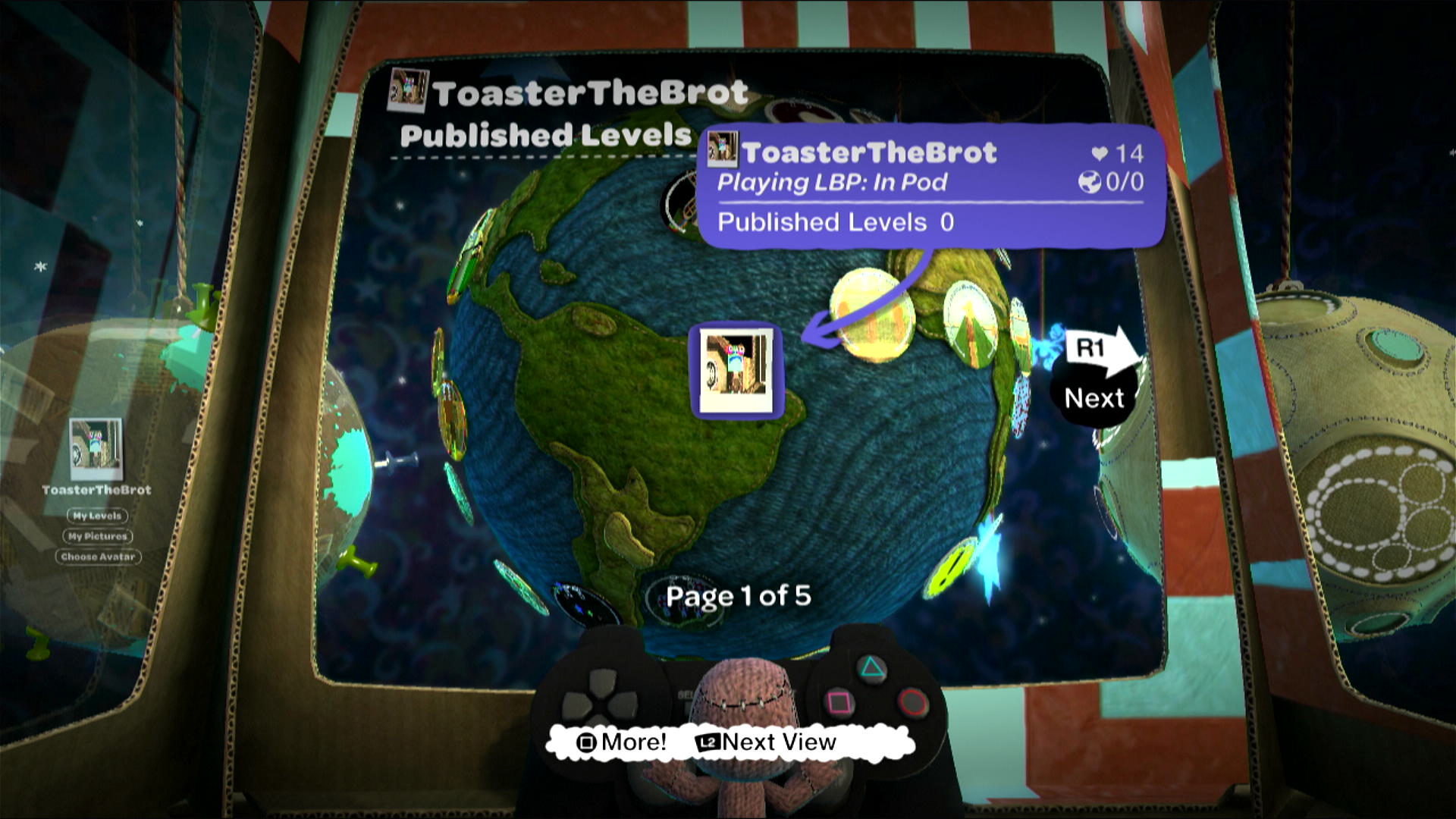Click the heart icon showing 14 hearts
The height and width of the screenshot is (819, 1456).
(x=1101, y=152)
